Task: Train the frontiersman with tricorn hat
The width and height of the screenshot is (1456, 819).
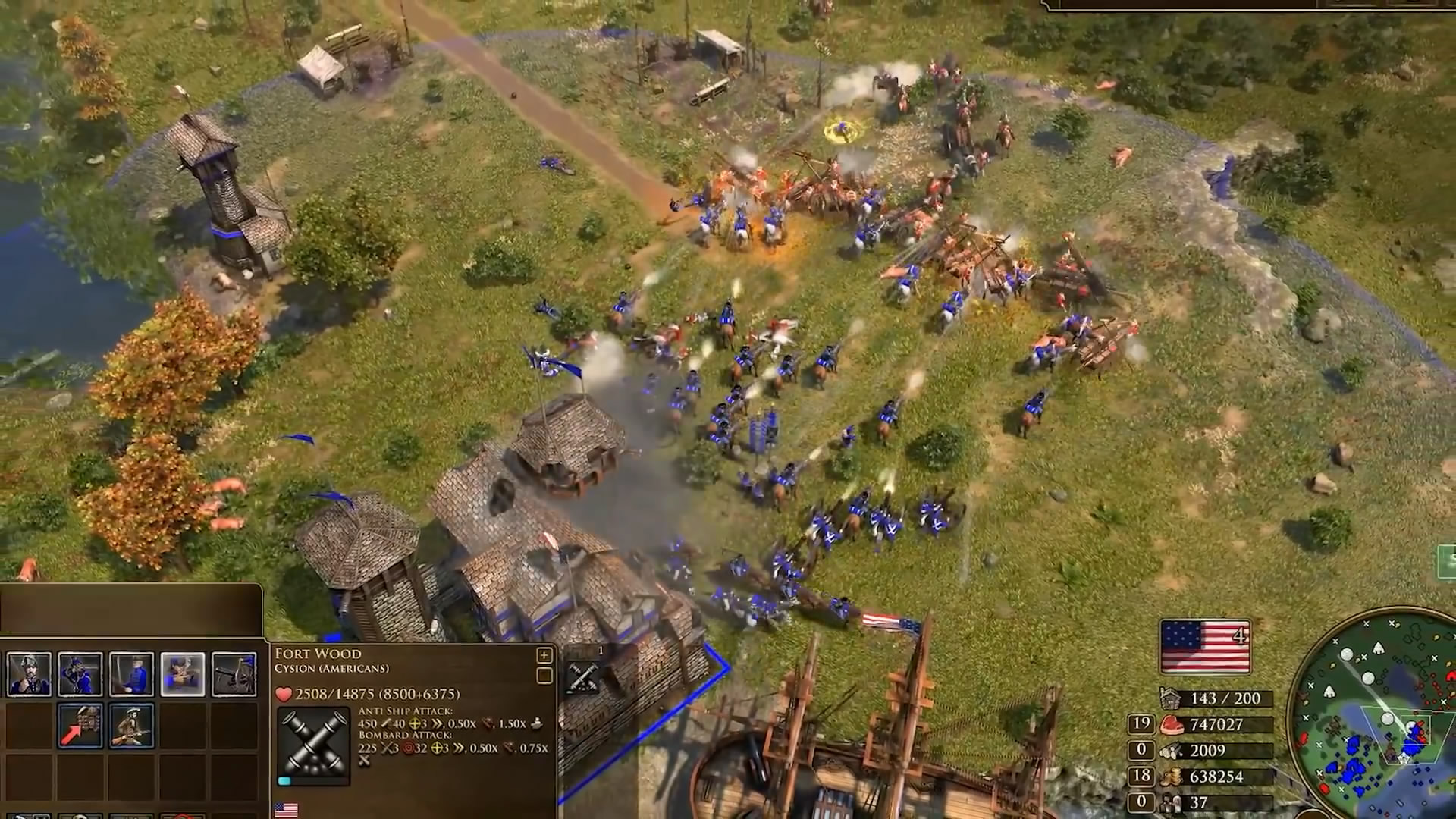Action: [131, 726]
